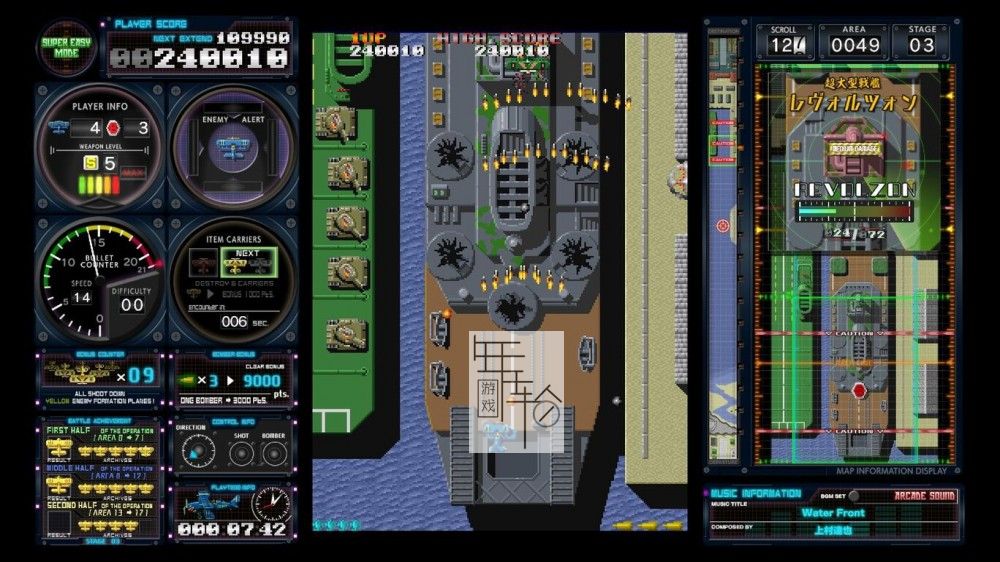Viewport: 1000px width, 562px height.
Task: Click the Water Front music title
Action: [x=832, y=513]
